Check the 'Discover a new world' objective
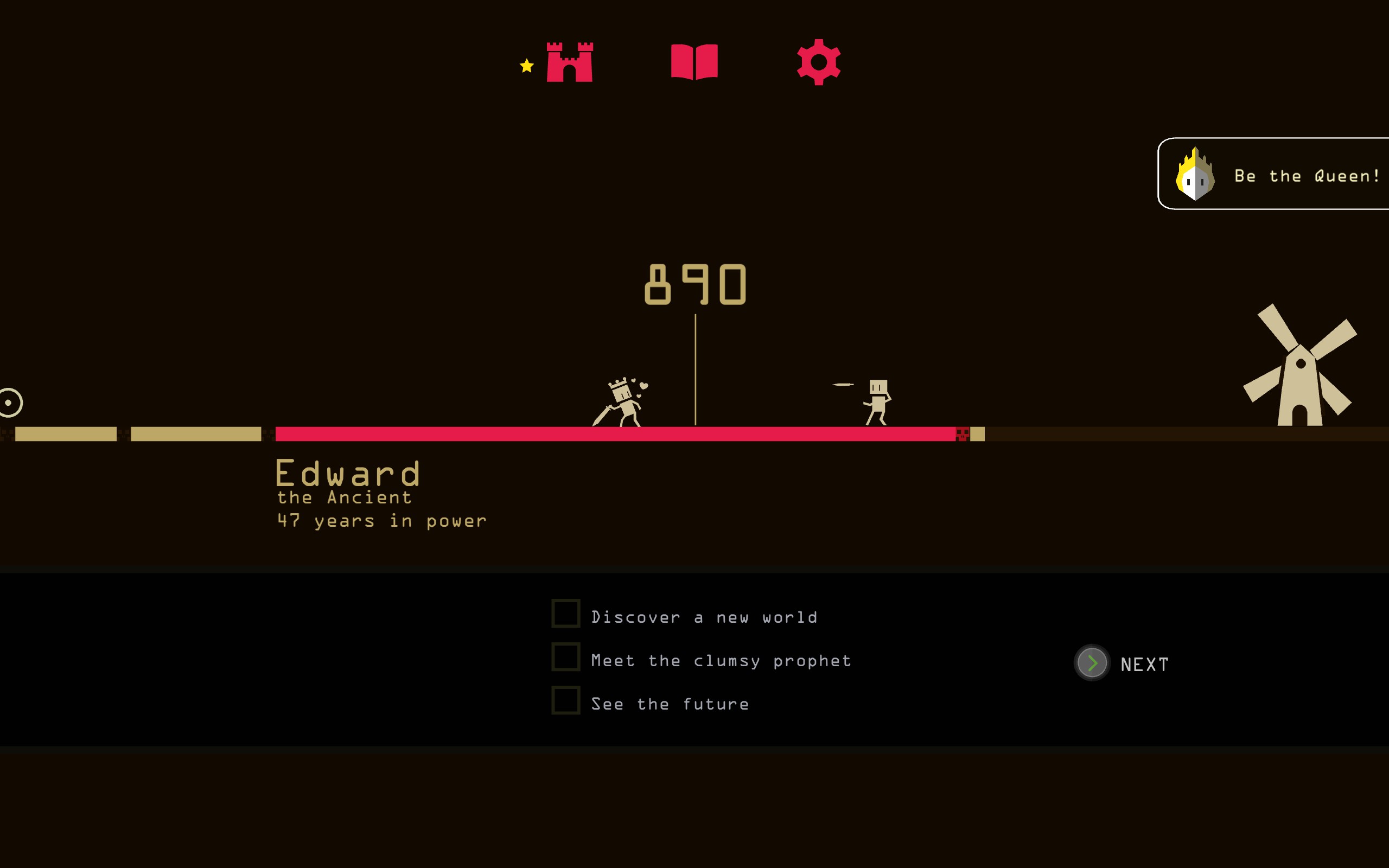The height and width of the screenshot is (868, 1389). [565, 613]
